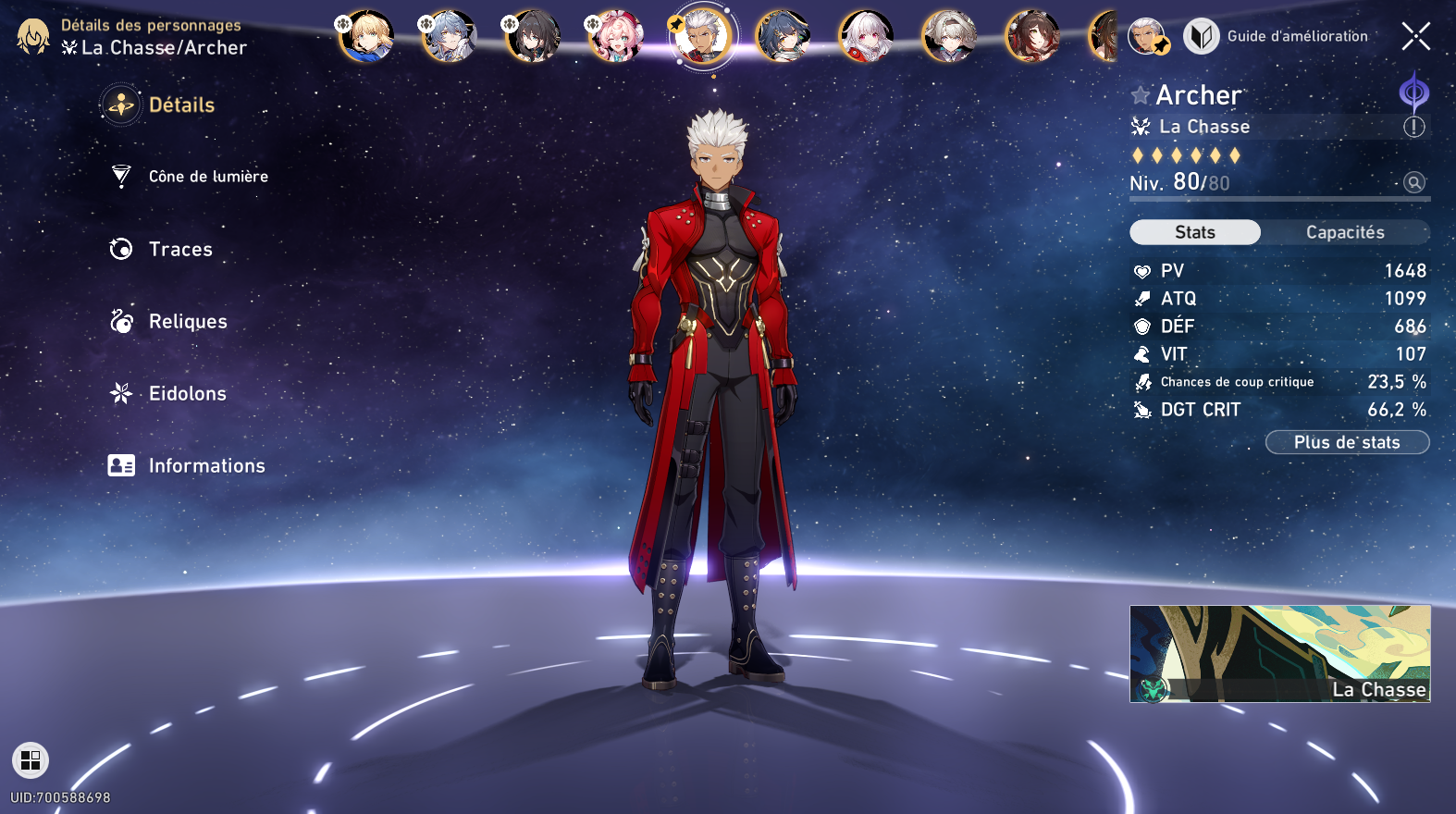The width and height of the screenshot is (1456, 814).
Task: Open the La Chasse path thumbnail
Action: tap(1279, 653)
